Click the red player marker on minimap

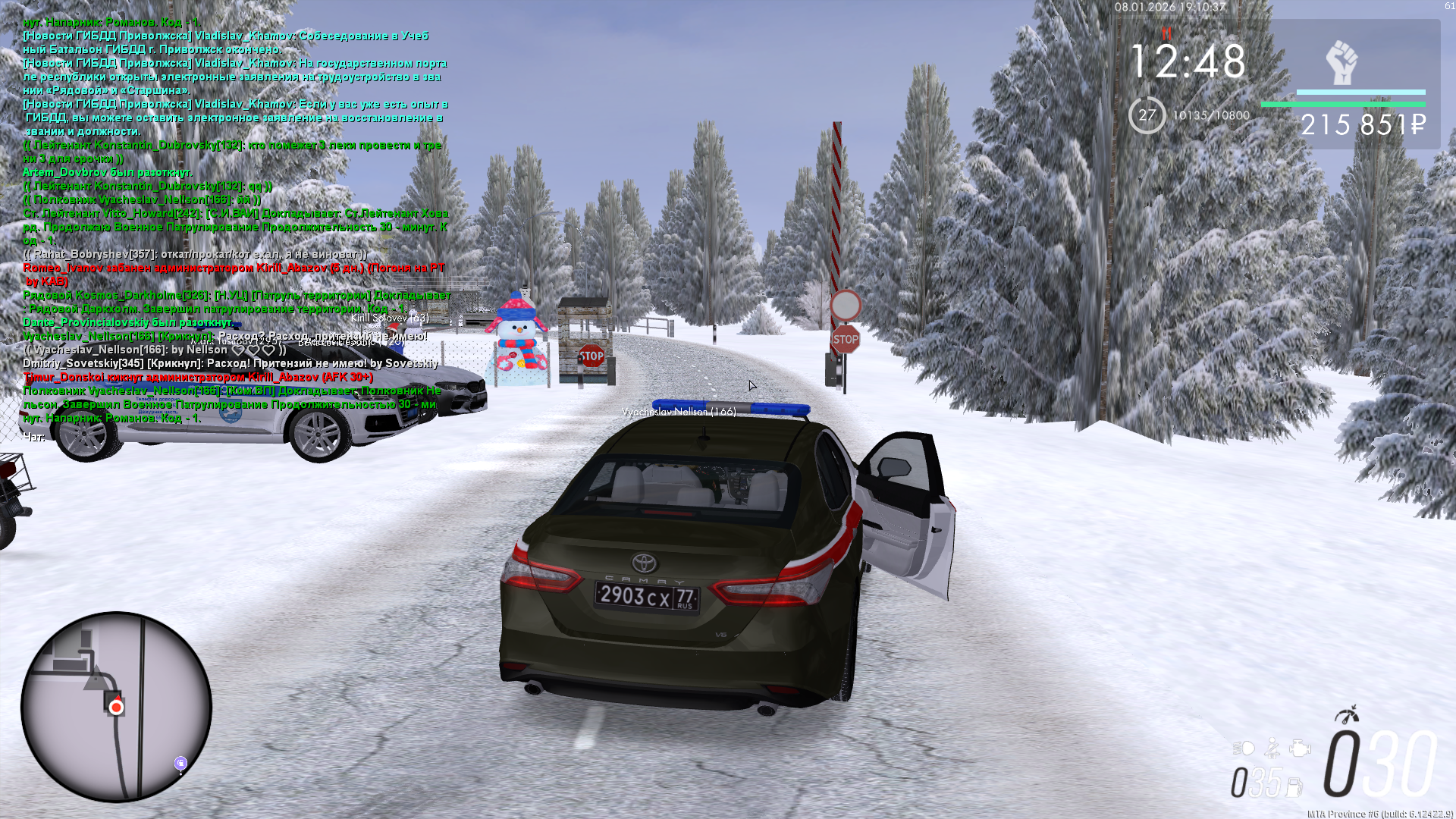pyautogui.click(x=116, y=708)
